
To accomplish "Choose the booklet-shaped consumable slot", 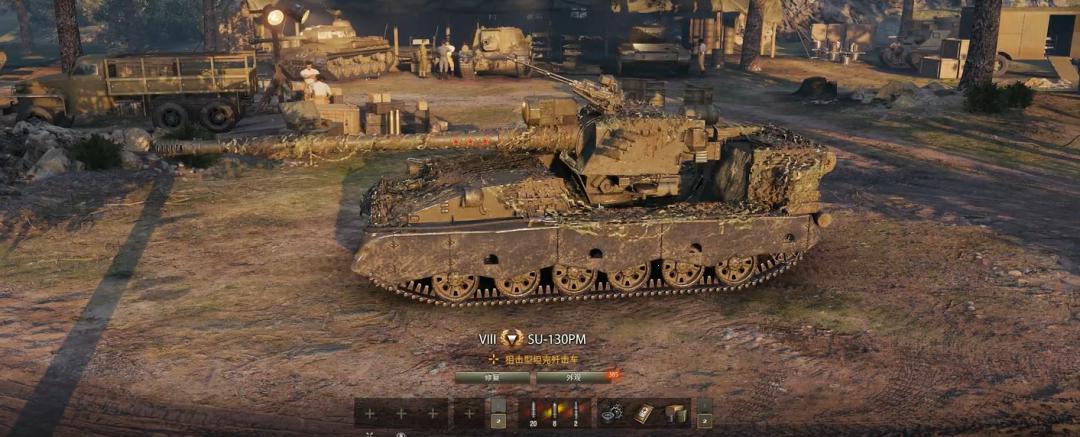I will [x=644, y=412].
